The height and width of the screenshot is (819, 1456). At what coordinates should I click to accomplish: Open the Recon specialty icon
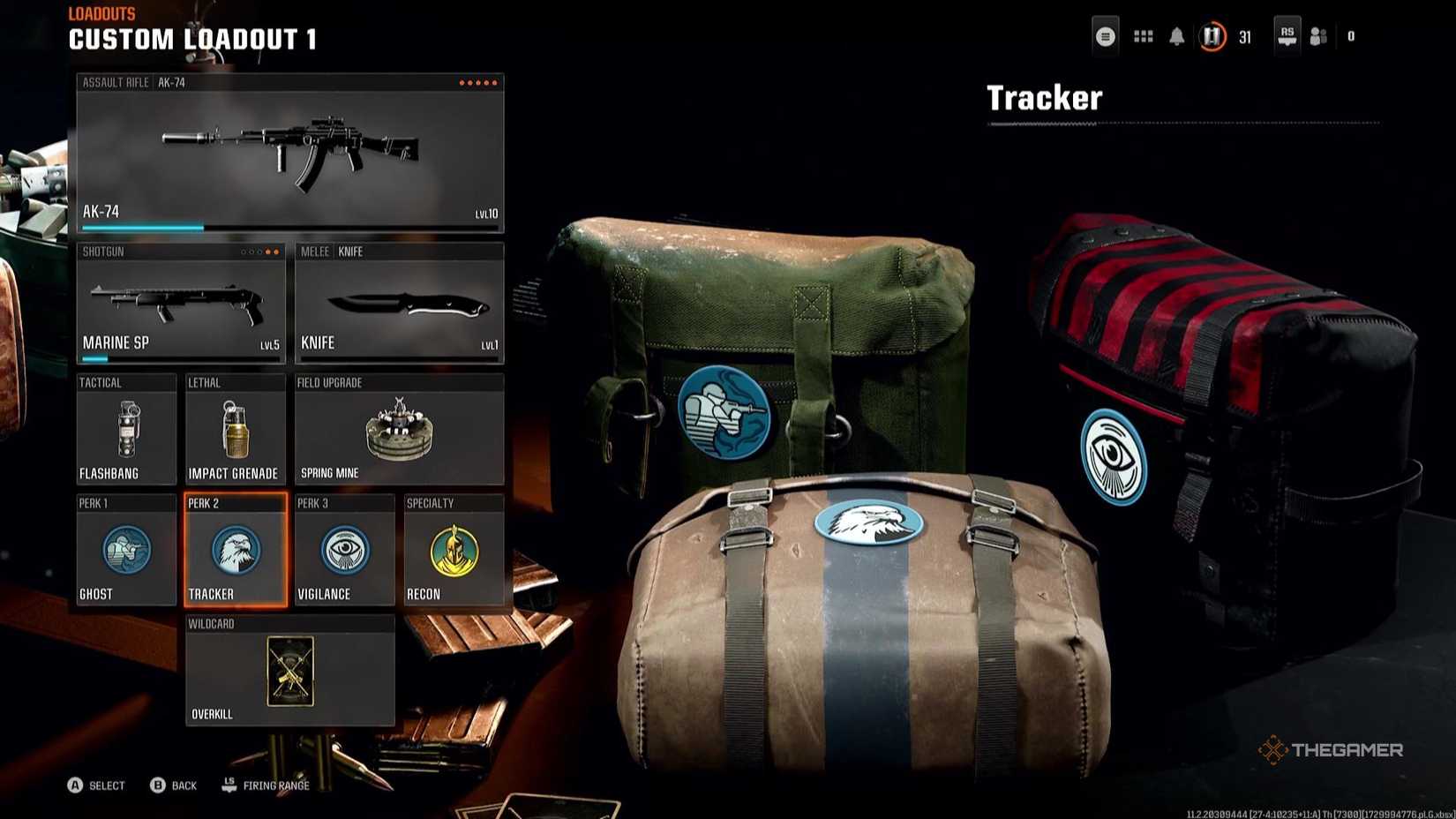454,550
